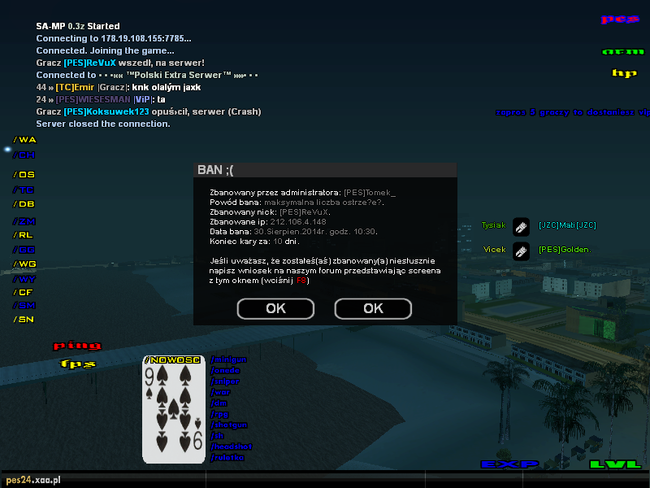
Task: Pick the /DB entry from the command list
Action: pos(24,204)
